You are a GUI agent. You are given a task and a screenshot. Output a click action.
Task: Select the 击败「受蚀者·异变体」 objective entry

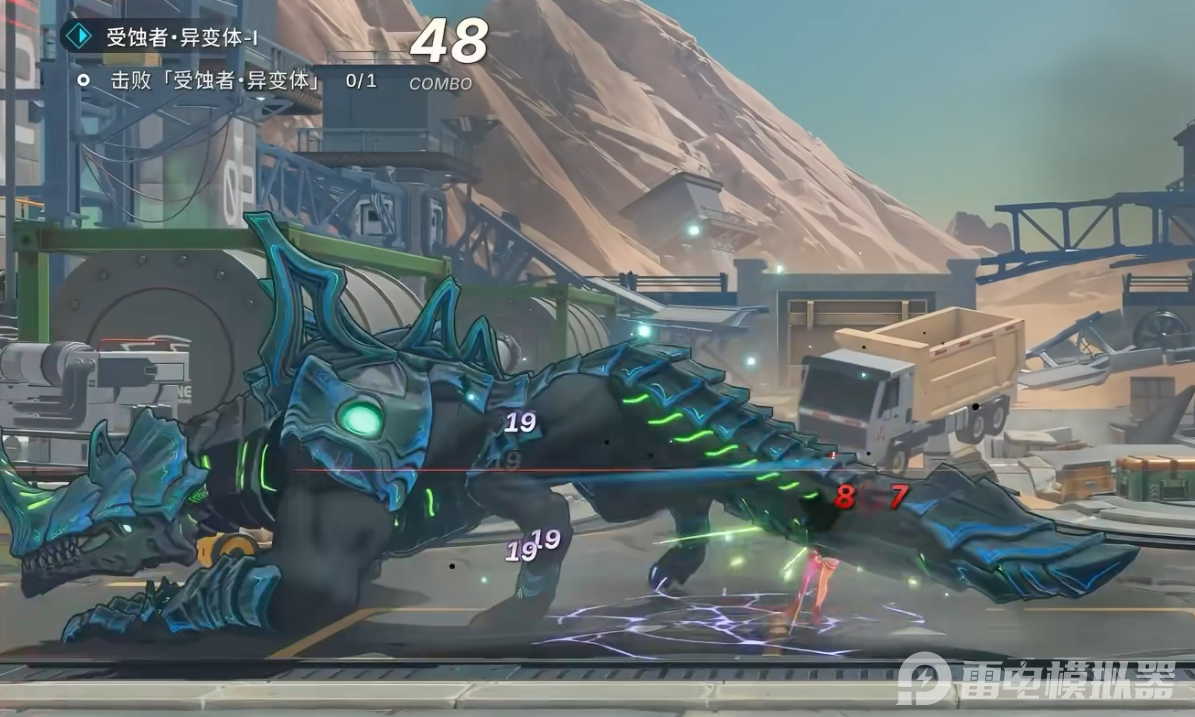tap(214, 81)
